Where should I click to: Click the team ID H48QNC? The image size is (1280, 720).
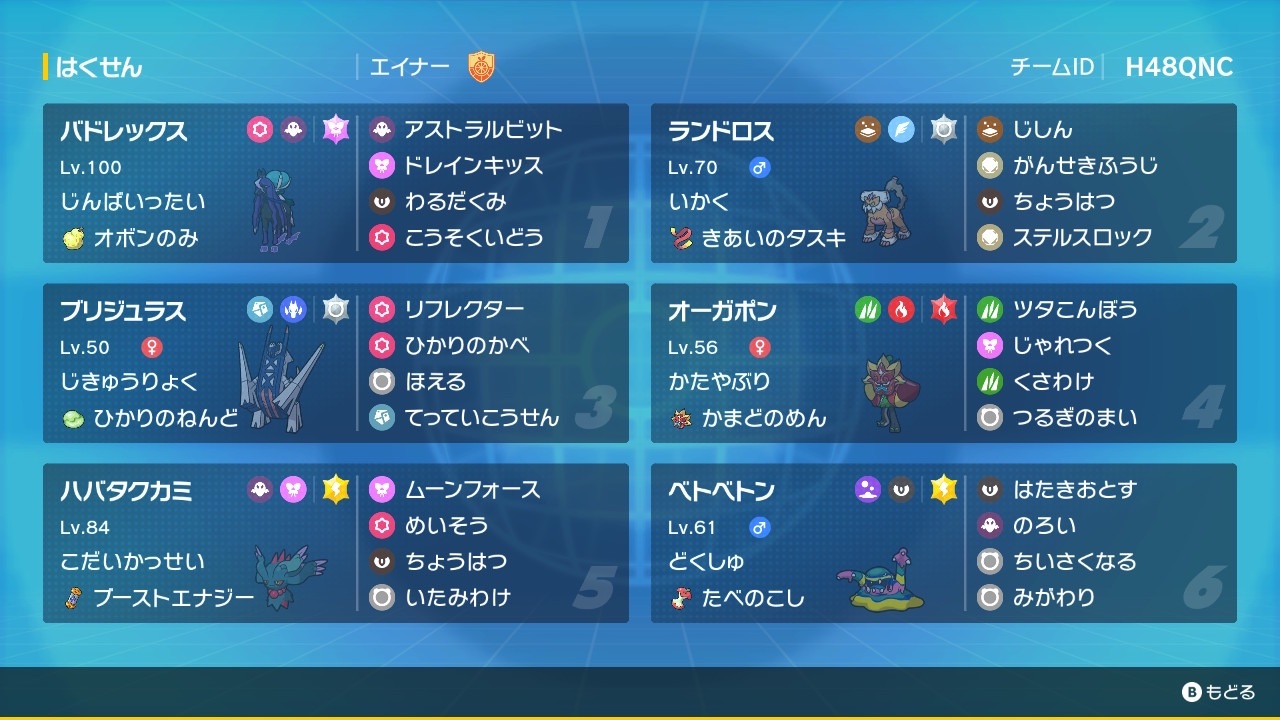[1179, 68]
